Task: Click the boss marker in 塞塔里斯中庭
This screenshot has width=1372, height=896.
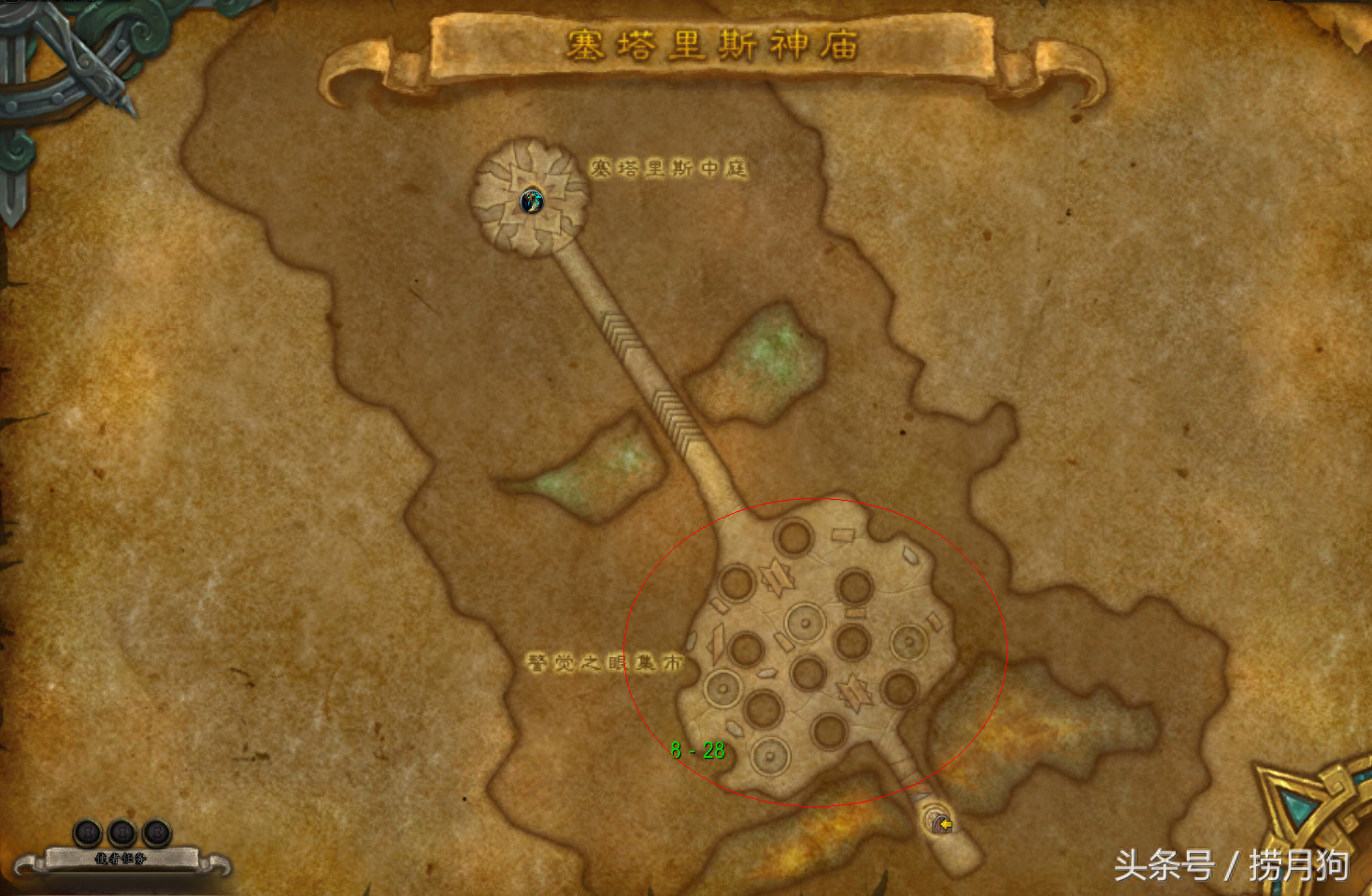Action: tap(532, 200)
